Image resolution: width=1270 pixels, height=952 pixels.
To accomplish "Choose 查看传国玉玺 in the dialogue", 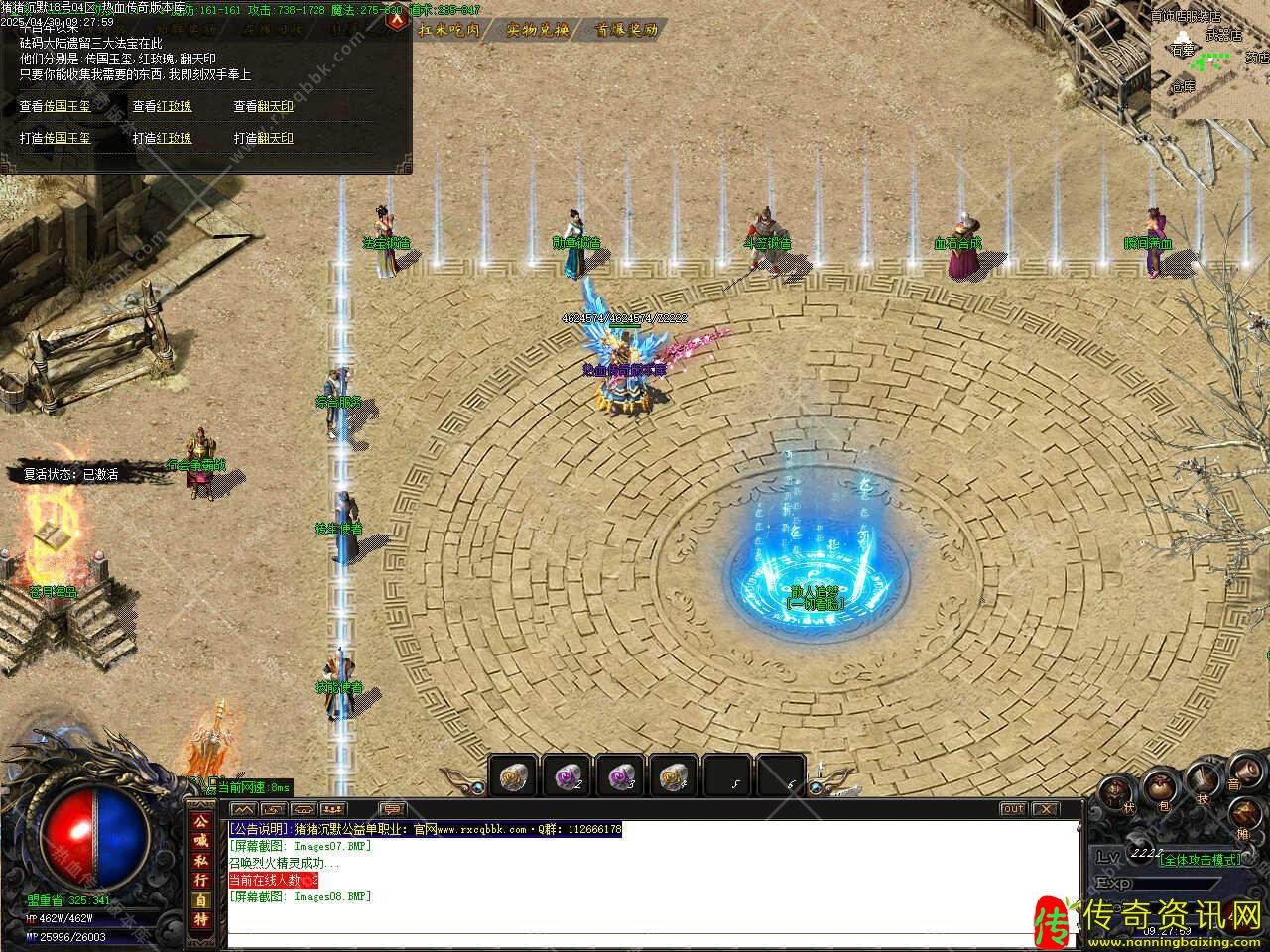I will (55, 106).
